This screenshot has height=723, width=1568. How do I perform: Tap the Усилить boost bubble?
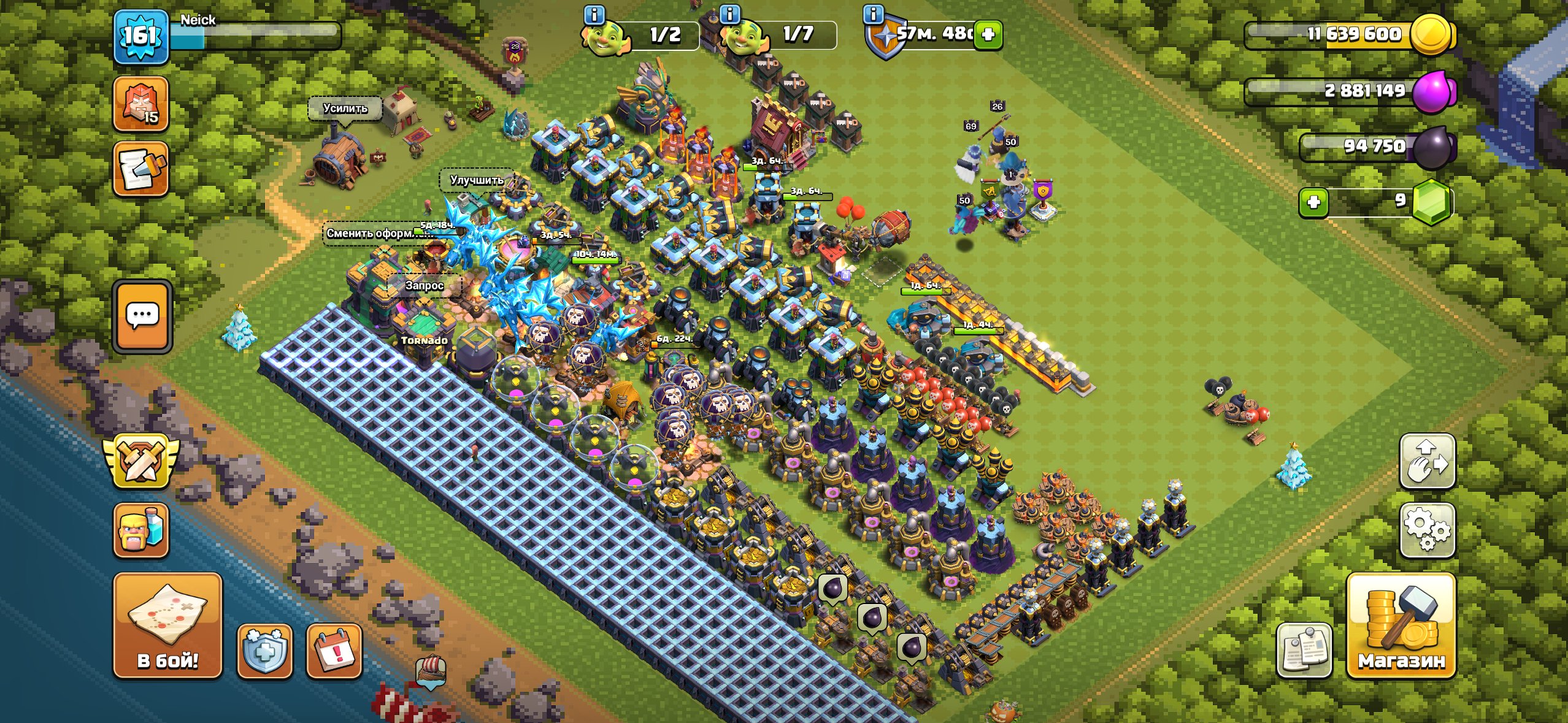tap(345, 109)
